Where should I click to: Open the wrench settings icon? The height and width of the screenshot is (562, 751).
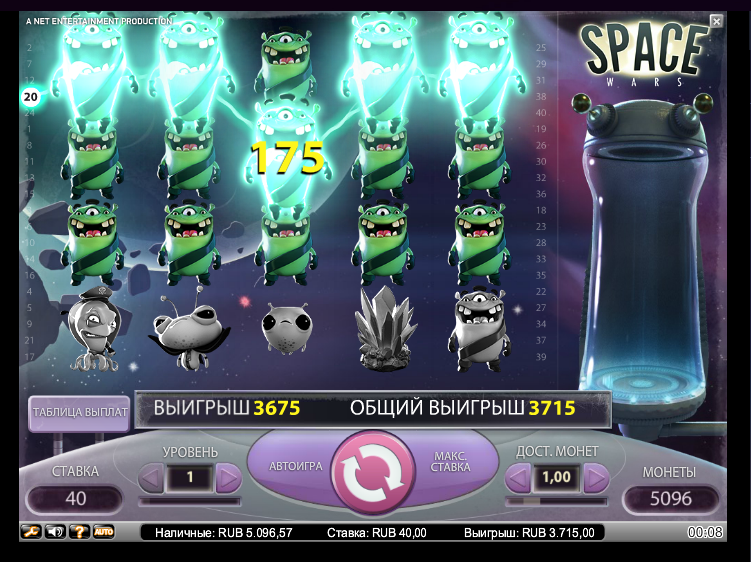point(30,531)
